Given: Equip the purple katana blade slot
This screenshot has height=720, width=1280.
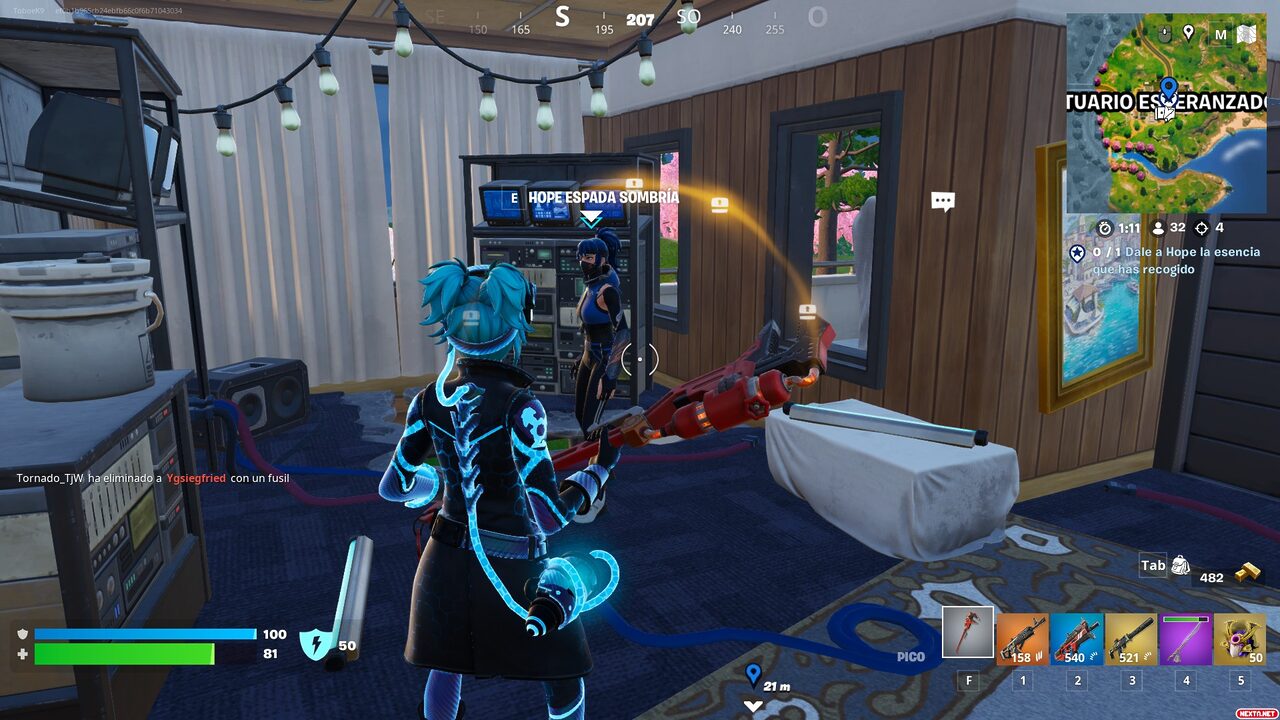Looking at the screenshot, I should click(1185, 639).
